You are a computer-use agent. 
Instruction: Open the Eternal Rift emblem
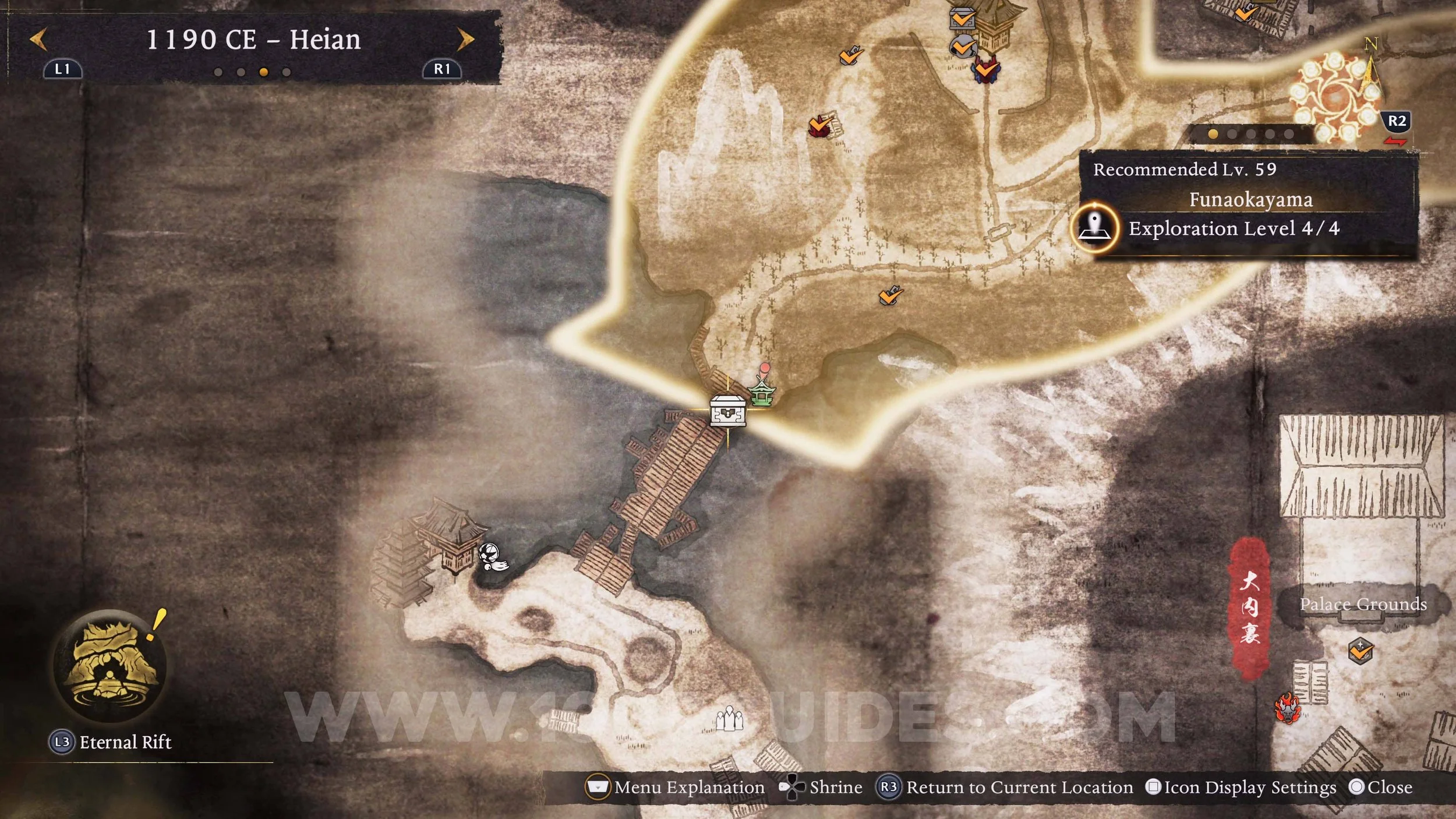tap(109, 665)
